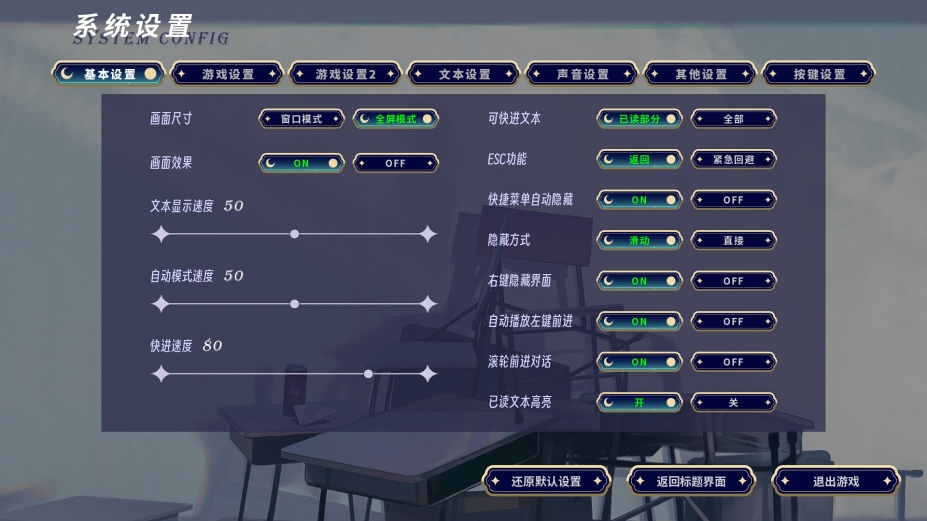Screen dimensions: 927x521
Task: Set skippable text to 全部
Action: (x=733, y=119)
